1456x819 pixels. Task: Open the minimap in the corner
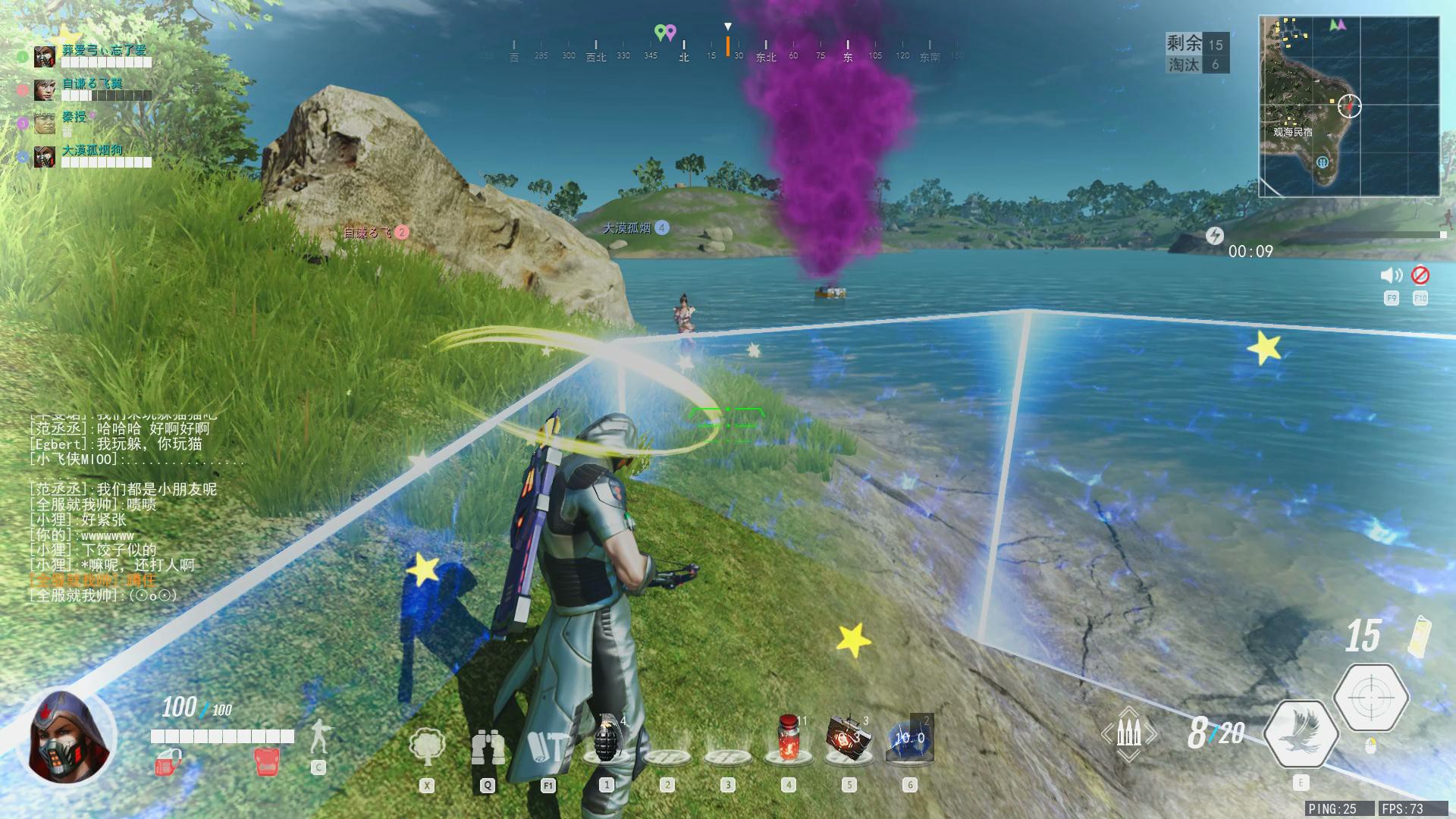pos(1348,106)
